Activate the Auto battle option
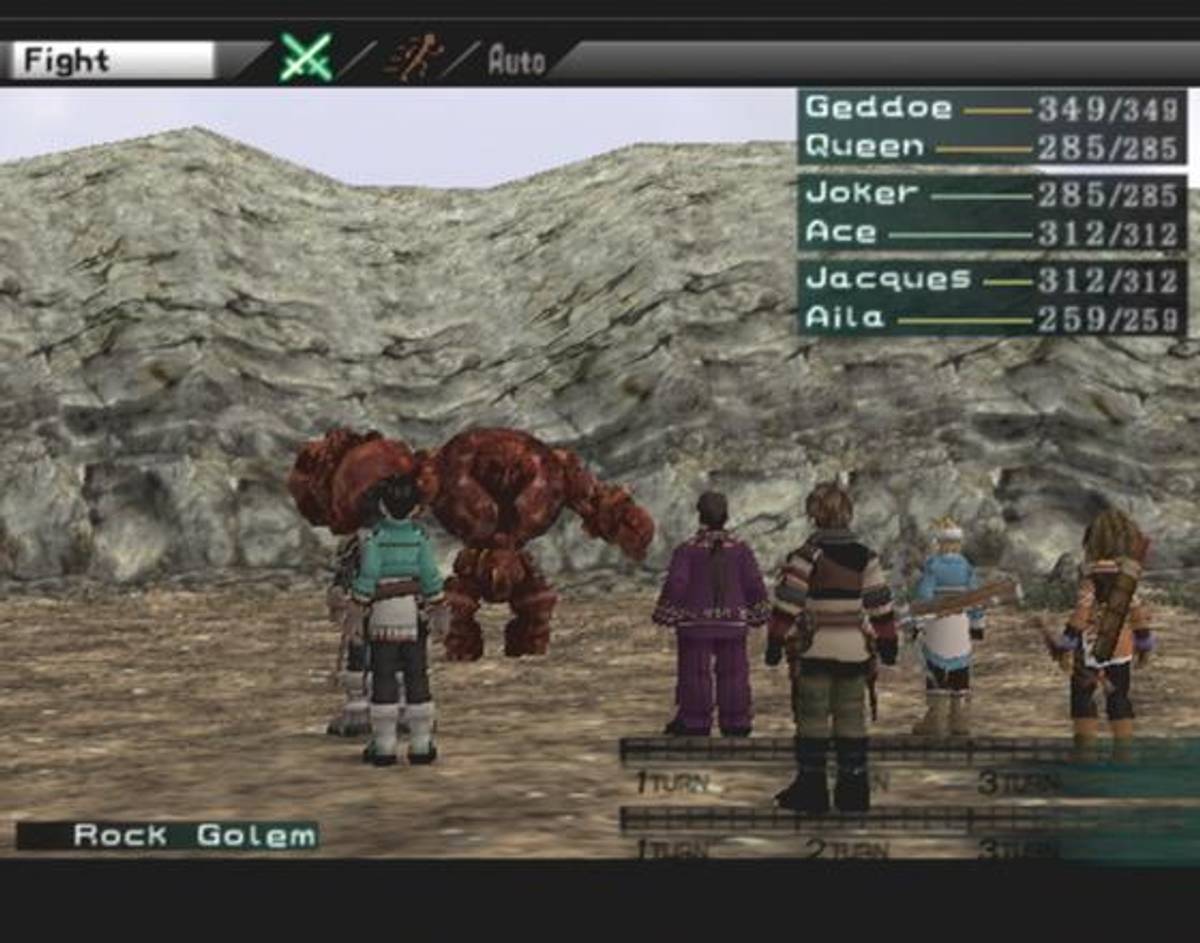The height and width of the screenshot is (943, 1200). 516,61
